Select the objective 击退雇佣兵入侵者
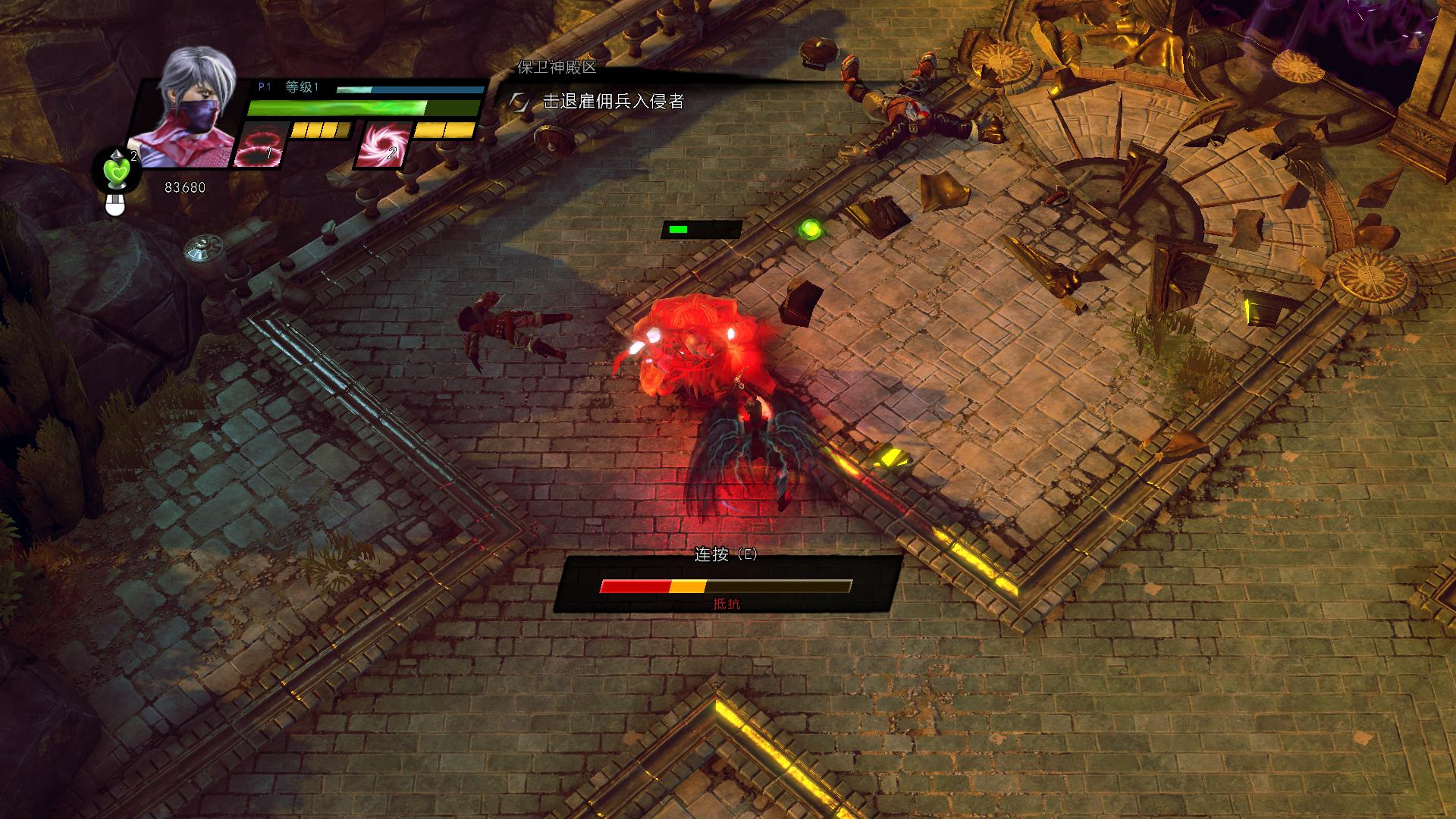Screen dimensions: 1456x819 (x=613, y=101)
